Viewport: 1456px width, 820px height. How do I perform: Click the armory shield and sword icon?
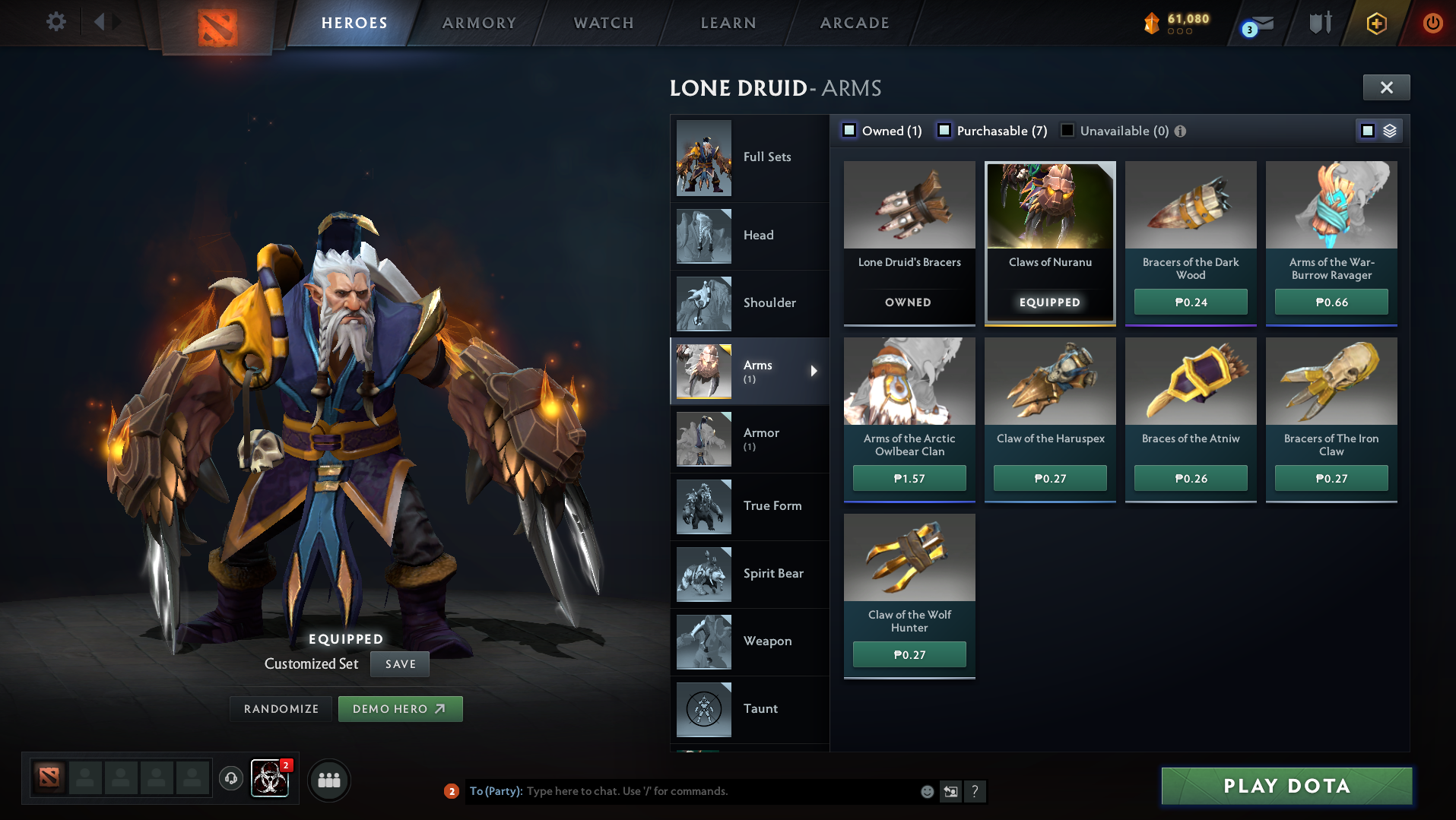[x=1319, y=23]
